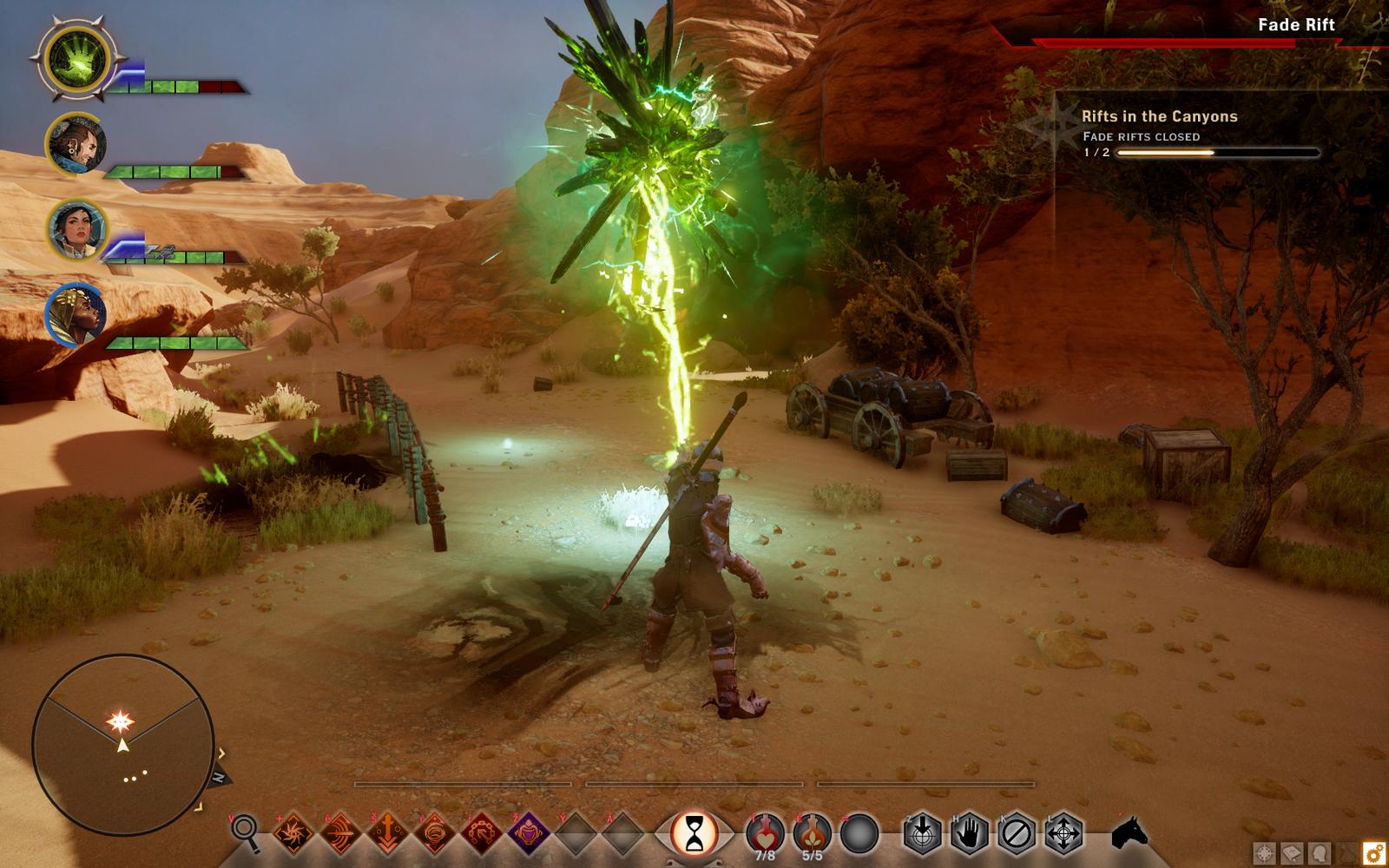Select the Inquisitor's green hand portrait
Screen dimensions: 1389x868
click(76, 60)
